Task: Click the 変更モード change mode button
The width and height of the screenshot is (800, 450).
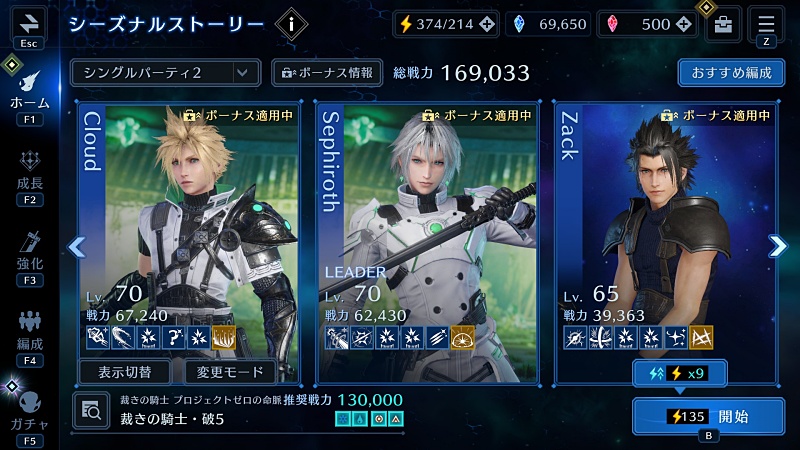Action: pos(230,372)
